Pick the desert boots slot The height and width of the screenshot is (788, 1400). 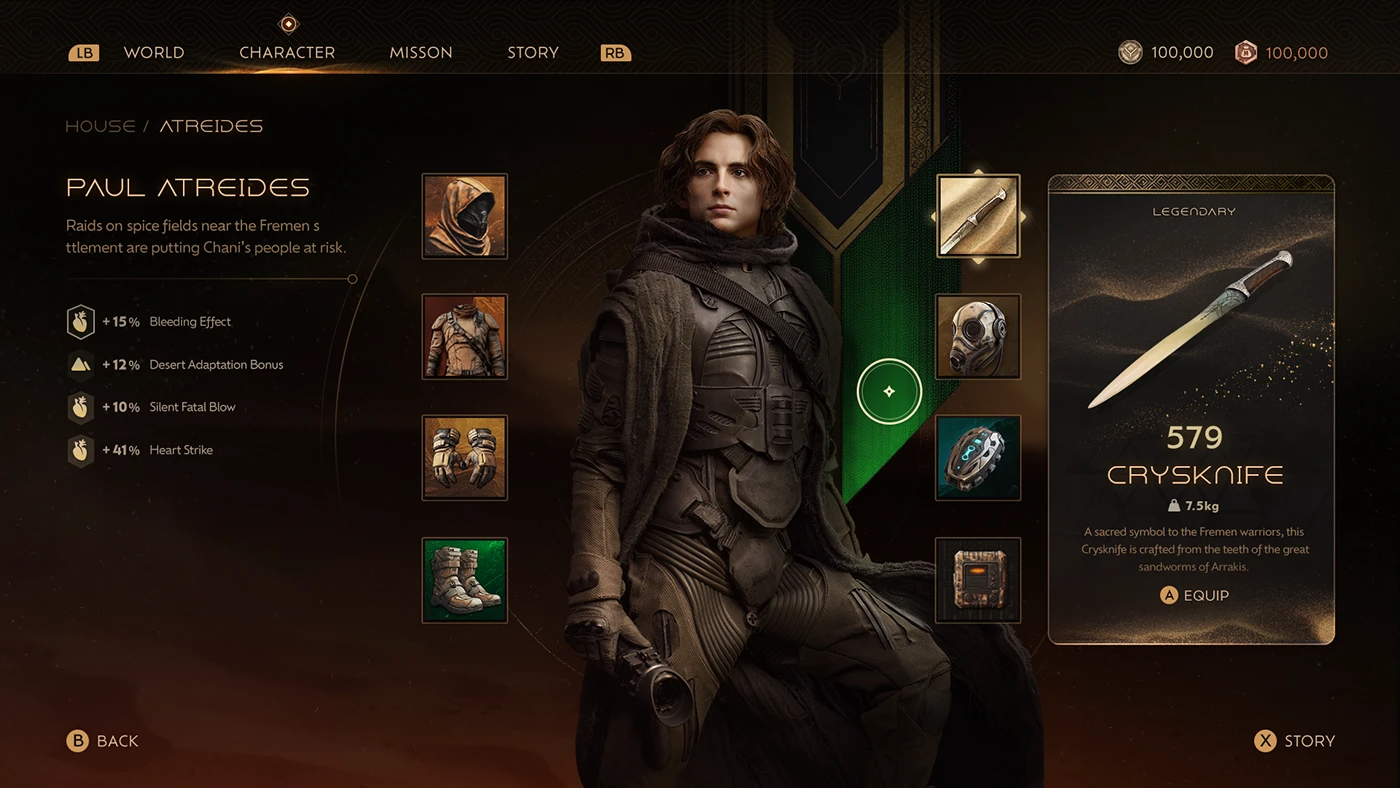coord(464,580)
